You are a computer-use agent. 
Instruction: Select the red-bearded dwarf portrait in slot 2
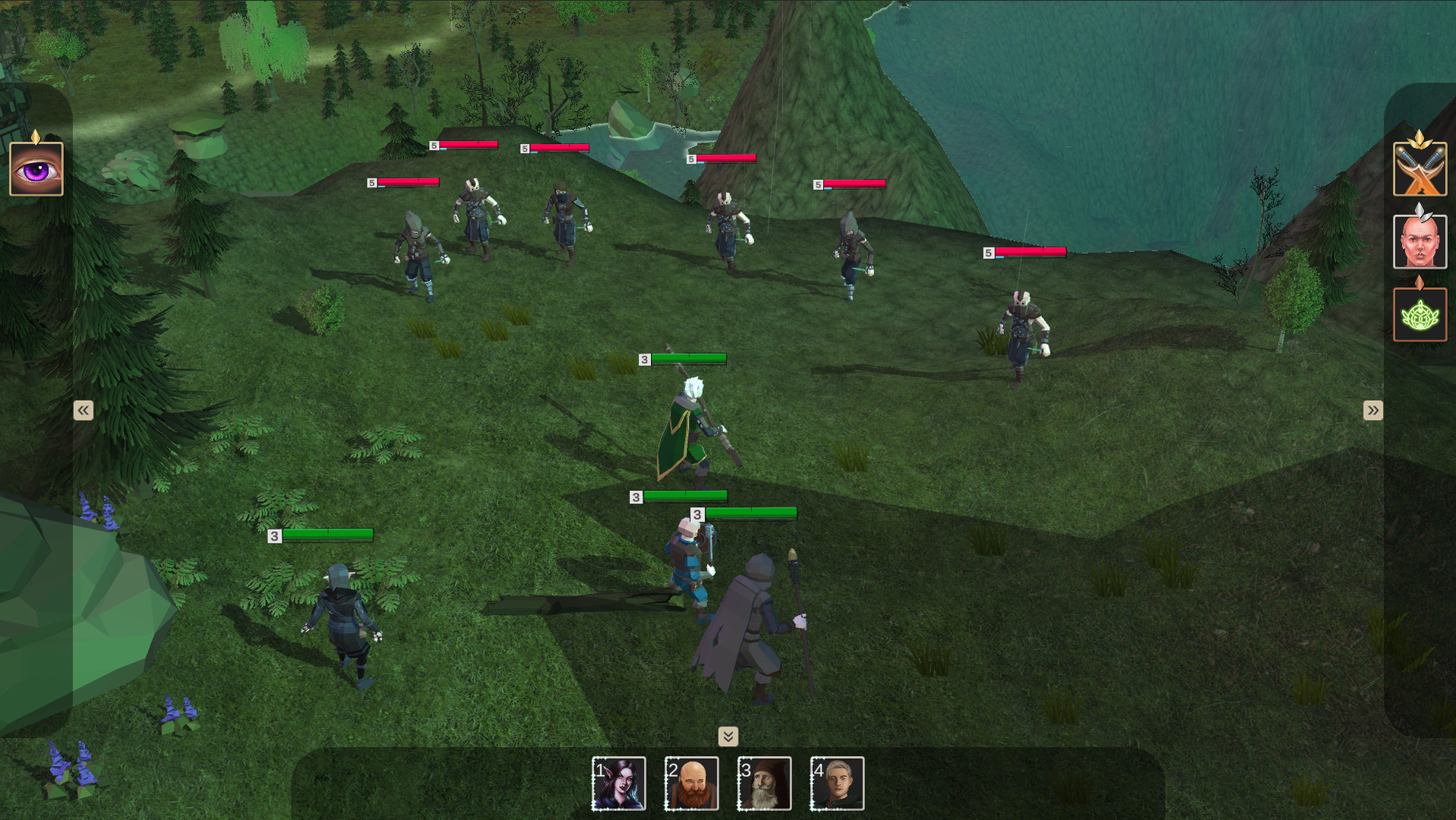pos(691,783)
